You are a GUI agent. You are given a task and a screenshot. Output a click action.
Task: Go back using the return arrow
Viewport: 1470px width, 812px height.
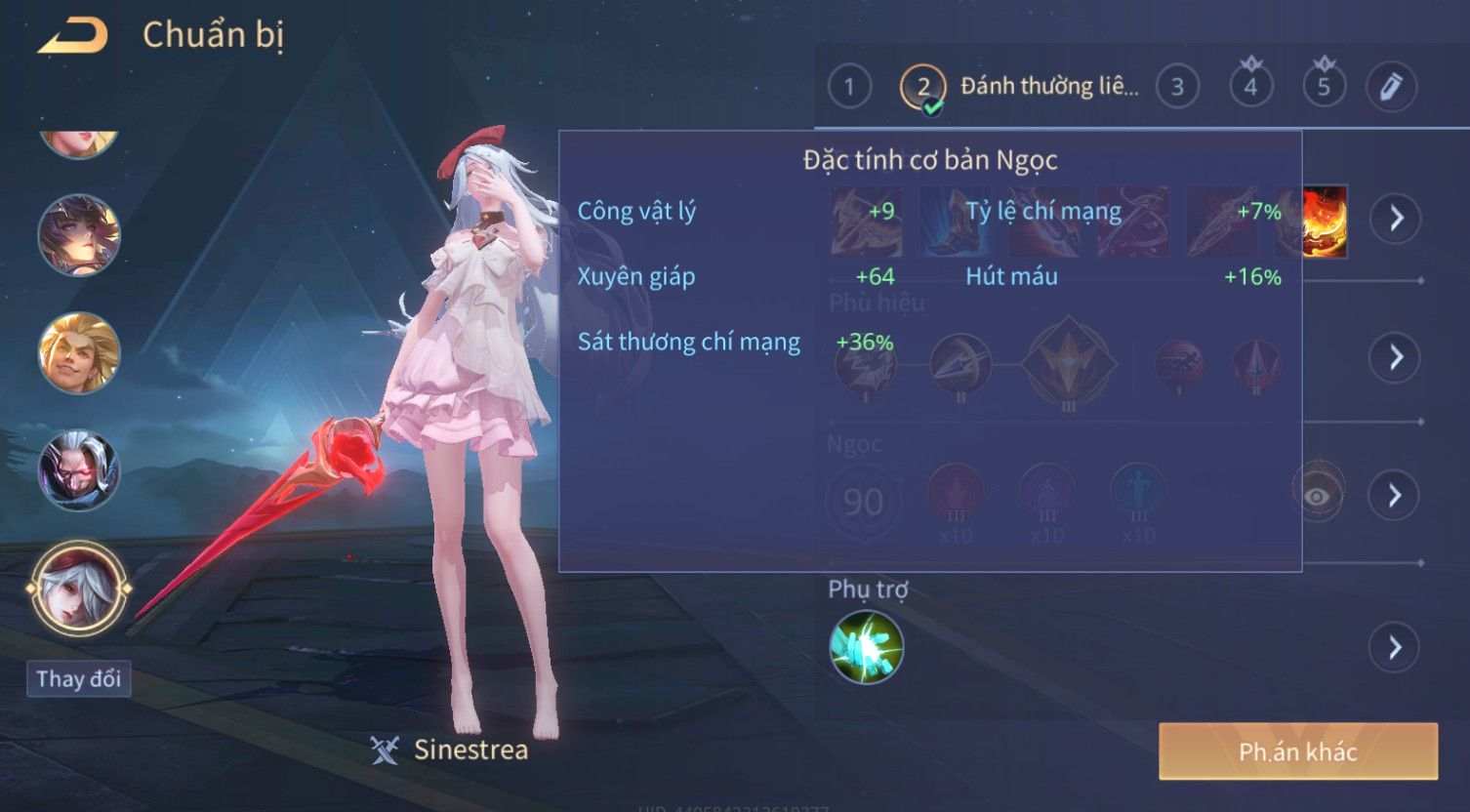coord(73,36)
